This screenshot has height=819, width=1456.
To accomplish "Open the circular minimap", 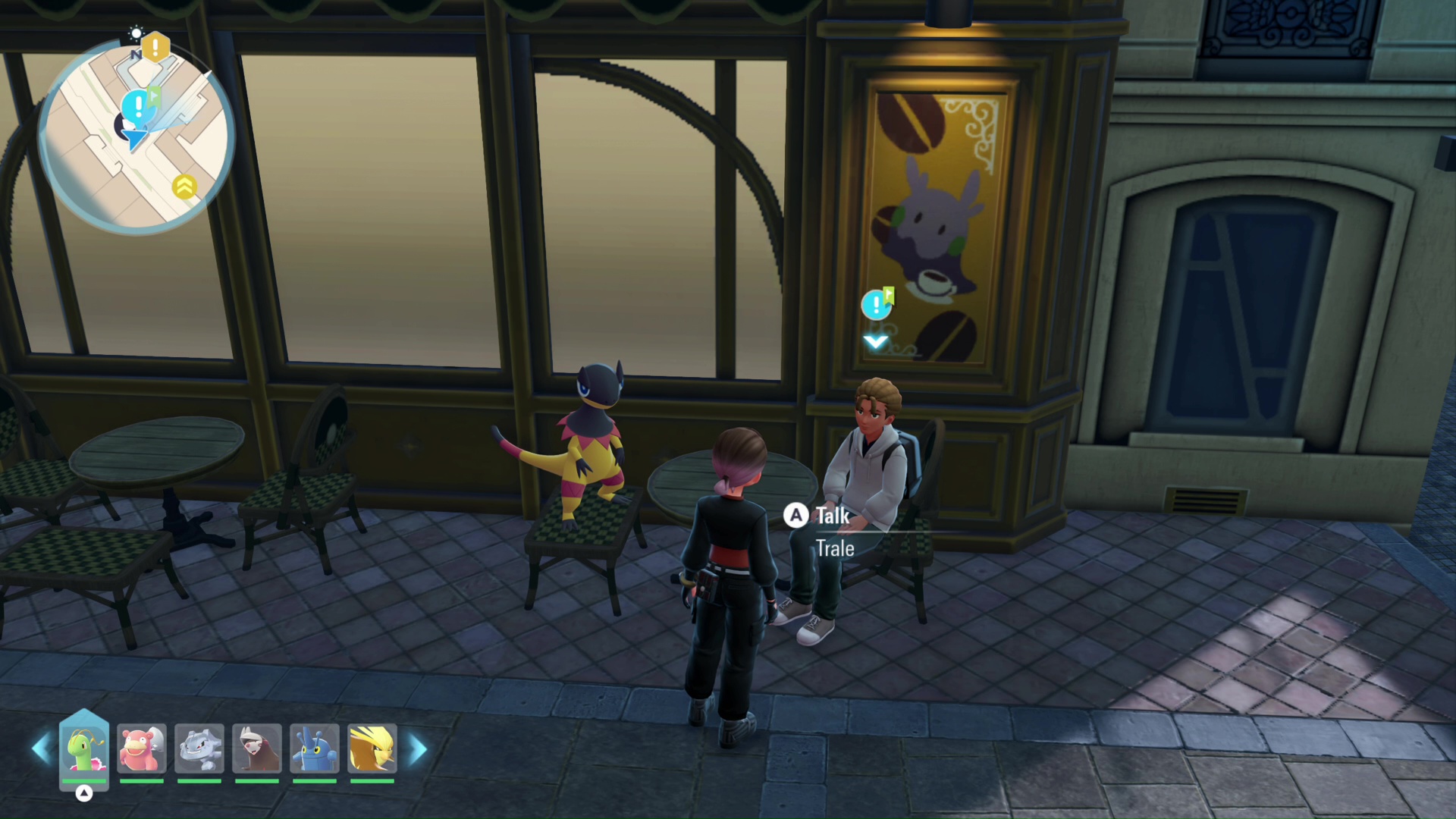I will click(136, 136).
